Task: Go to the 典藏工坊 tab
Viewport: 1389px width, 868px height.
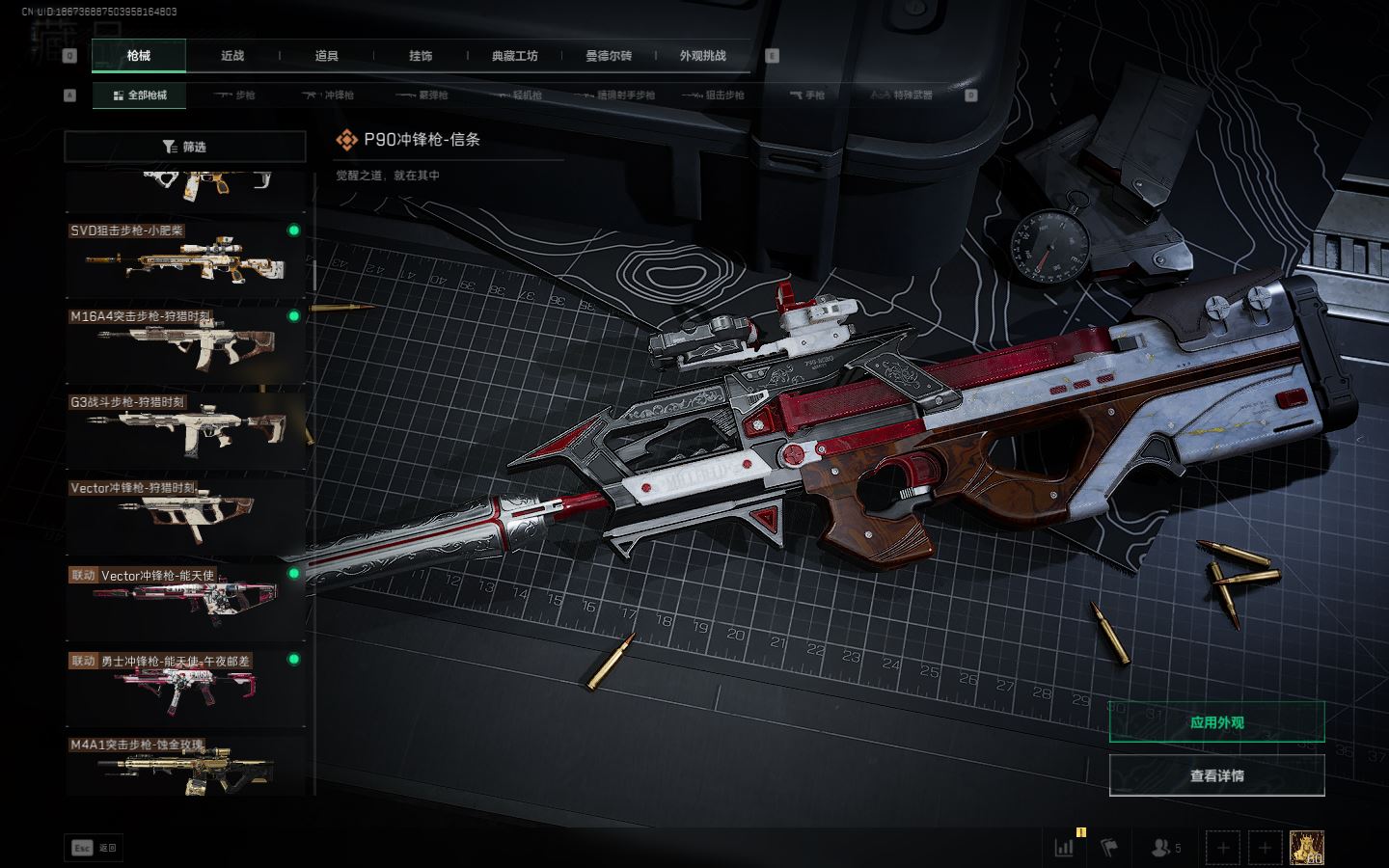Action: coord(515,56)
